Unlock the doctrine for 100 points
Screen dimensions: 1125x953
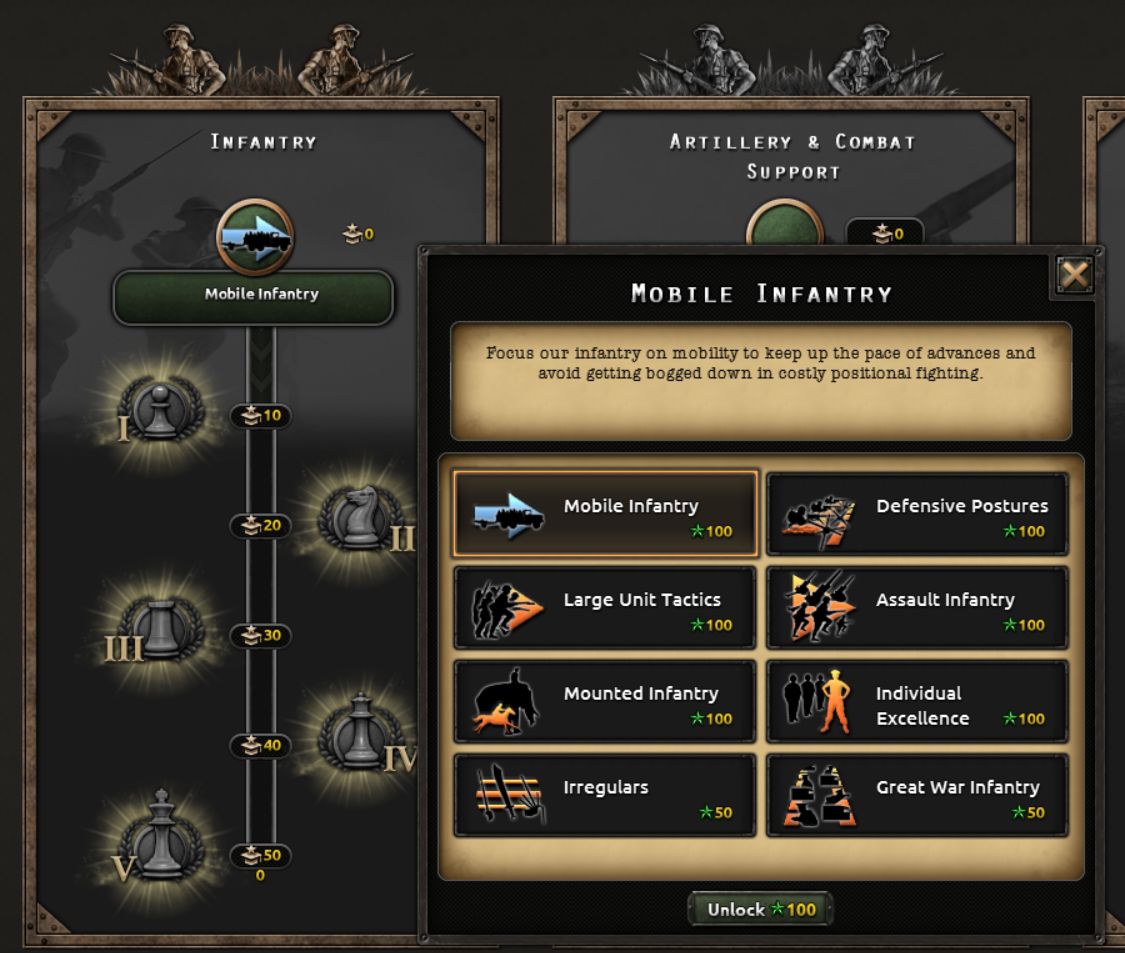(760, 909)
